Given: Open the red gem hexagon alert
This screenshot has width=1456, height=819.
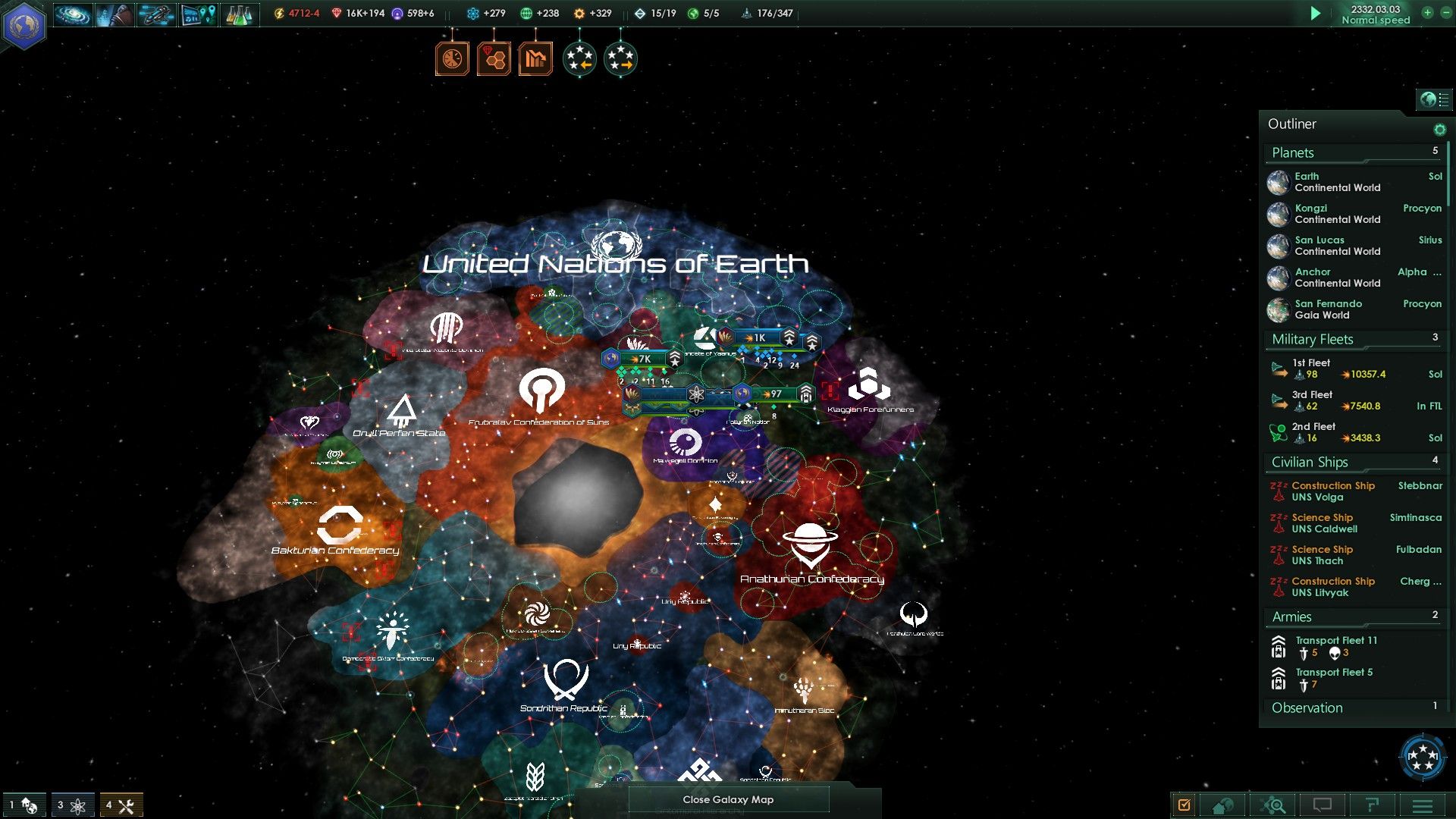Looking at the screenshot, I should coord(494,59).
